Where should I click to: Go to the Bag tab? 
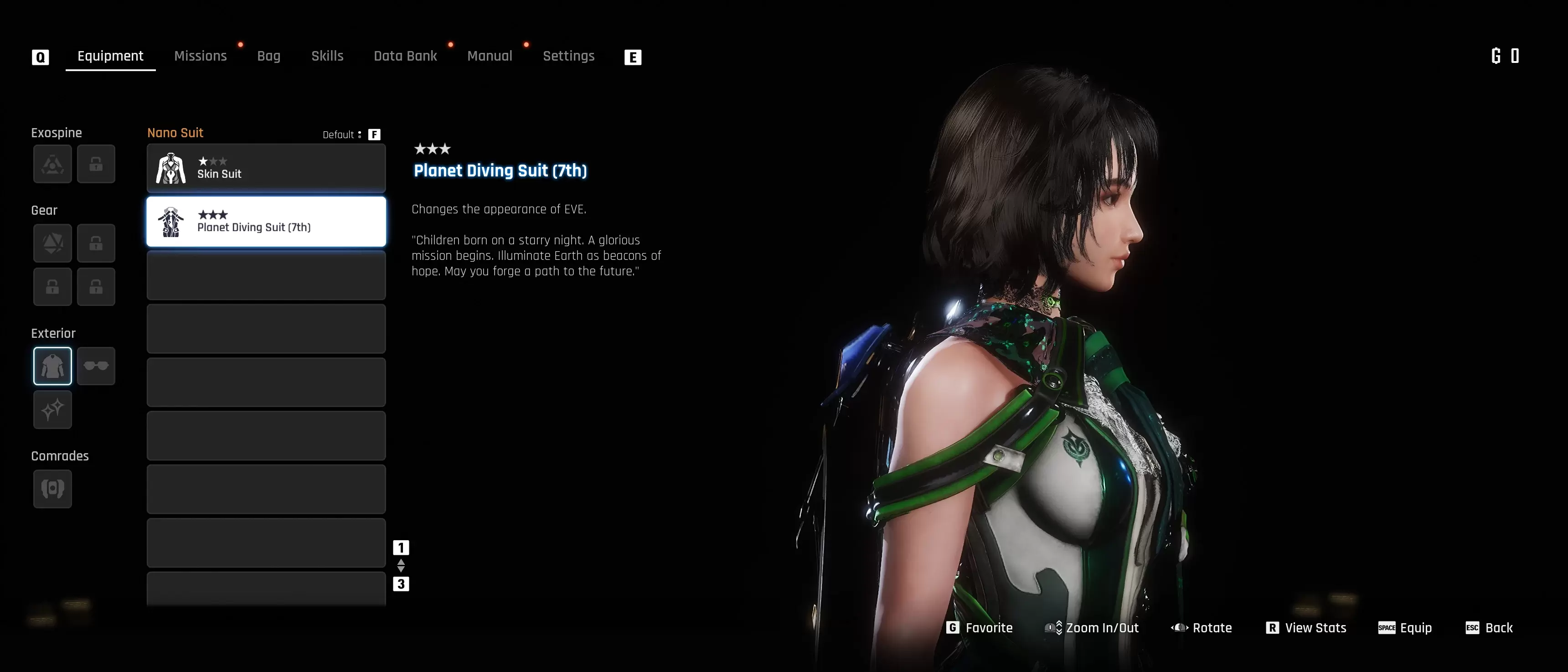268,56
